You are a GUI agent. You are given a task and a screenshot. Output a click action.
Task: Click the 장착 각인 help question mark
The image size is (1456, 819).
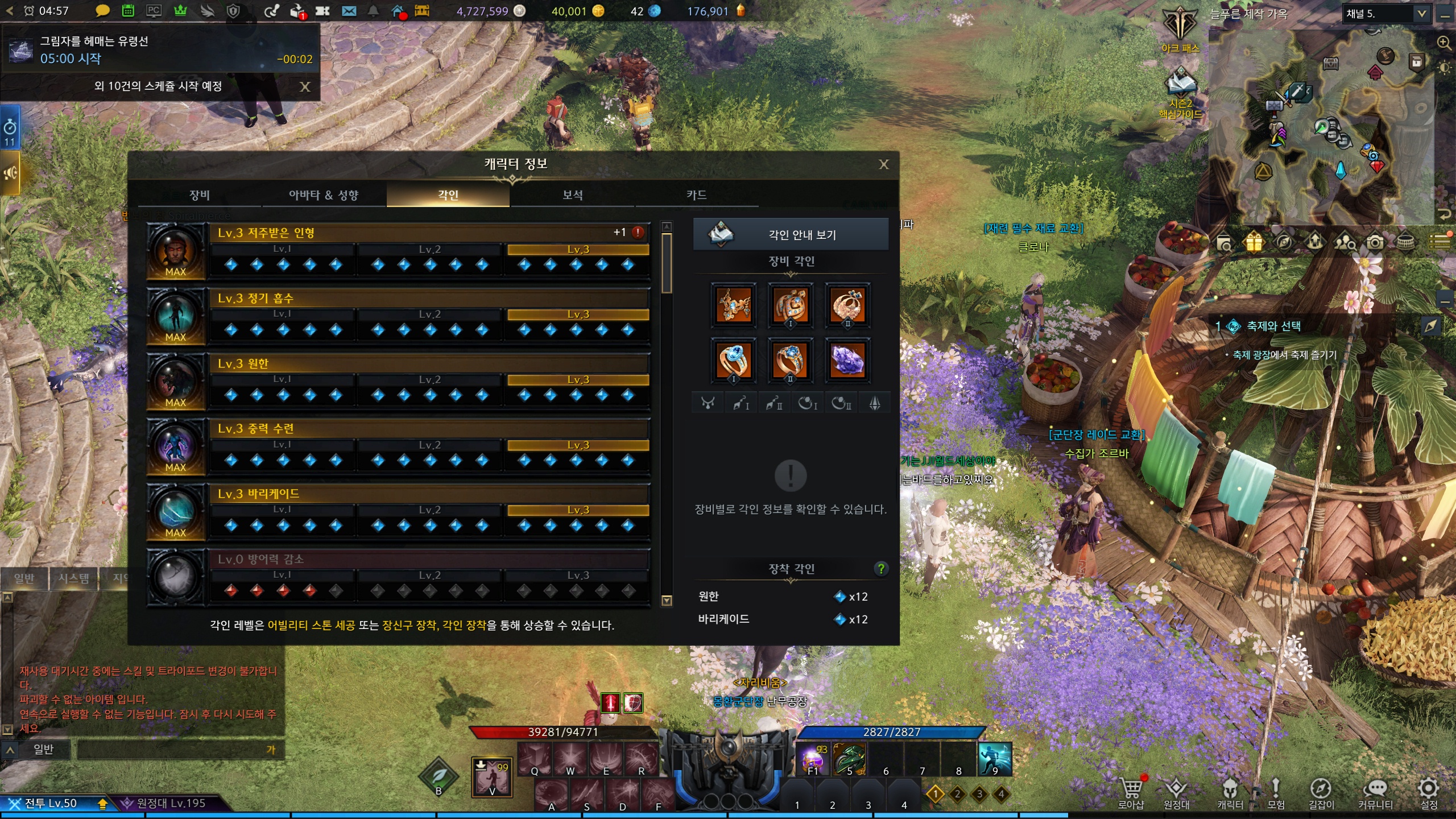click(881, 568)
